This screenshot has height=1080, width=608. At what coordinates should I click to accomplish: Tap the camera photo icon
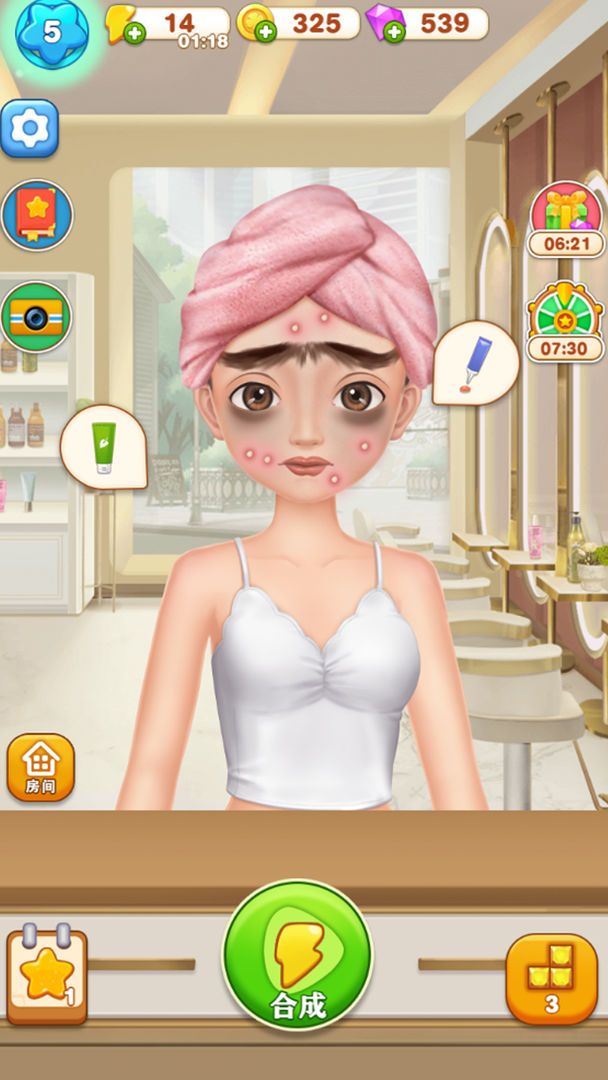pos(37,317)
